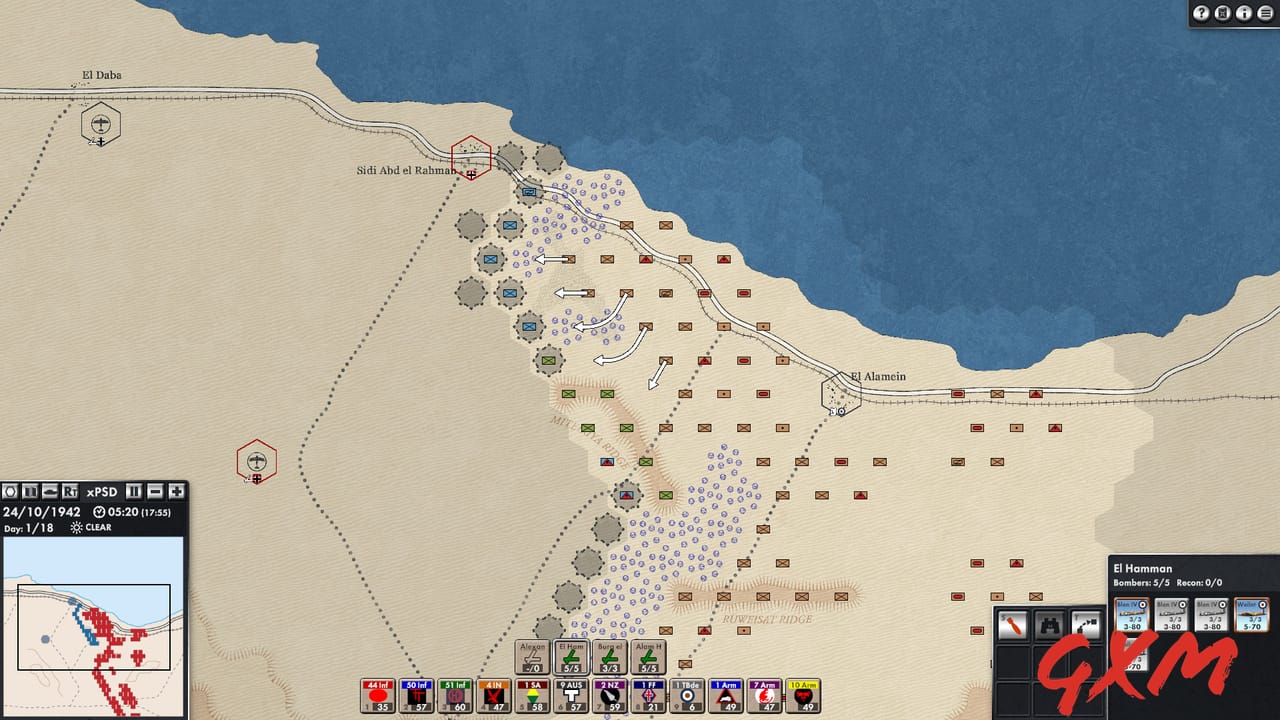Pause the game with the pause button
Screen dimensions: 1280x720
[x=132, y=492]
